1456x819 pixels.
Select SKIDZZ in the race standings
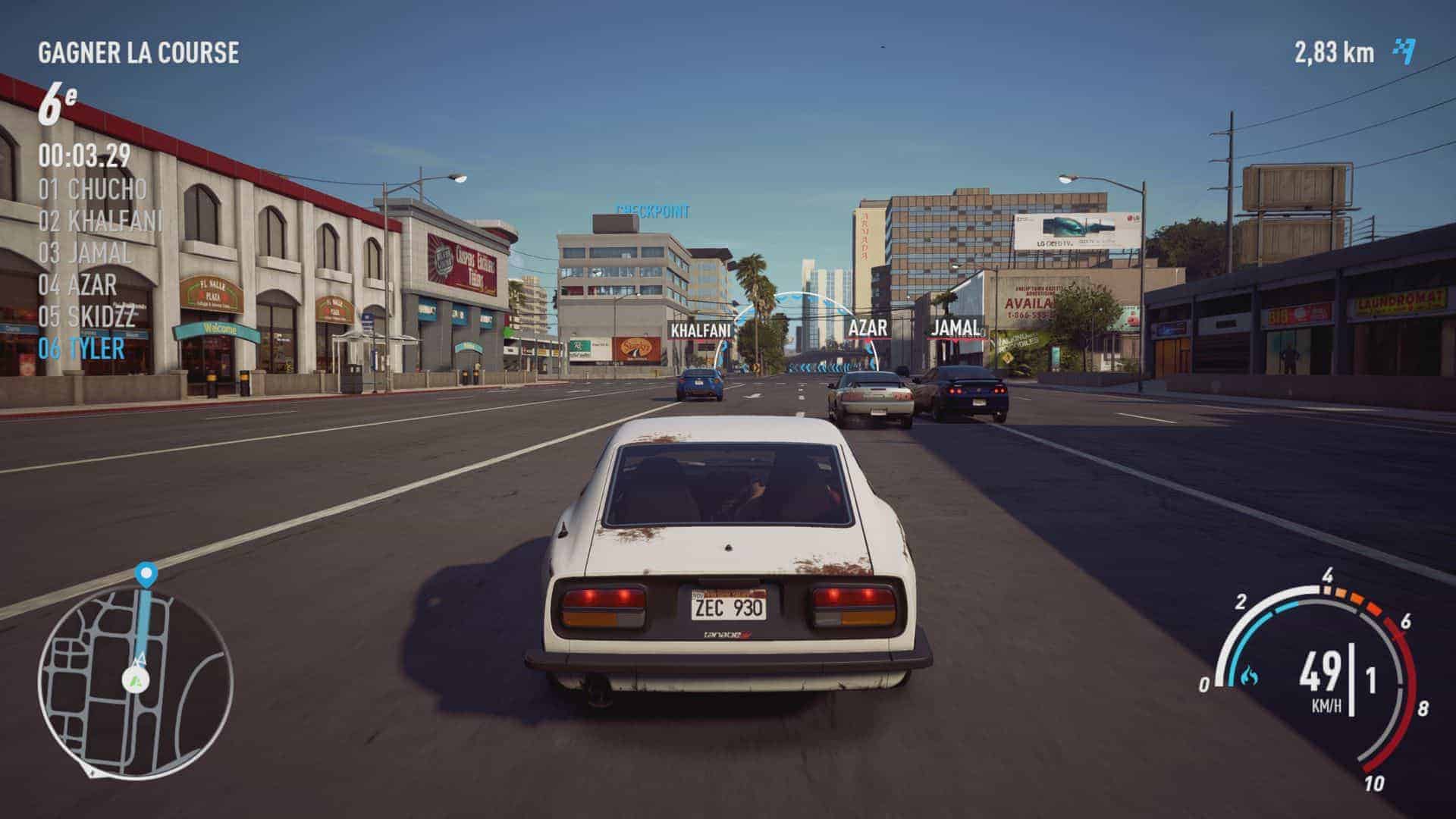click(x=86, y=316)
